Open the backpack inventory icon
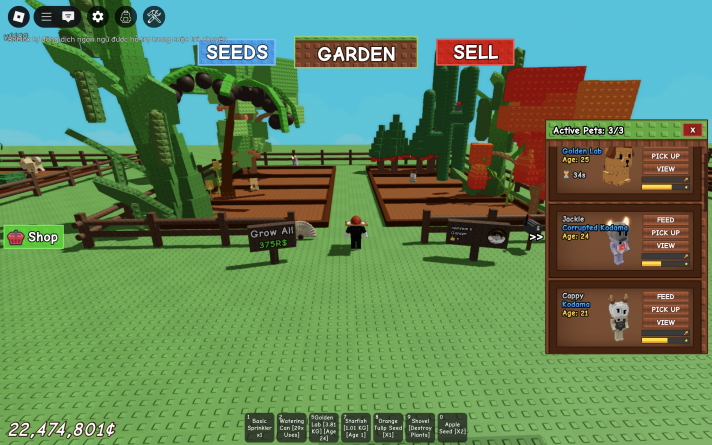 125,16
